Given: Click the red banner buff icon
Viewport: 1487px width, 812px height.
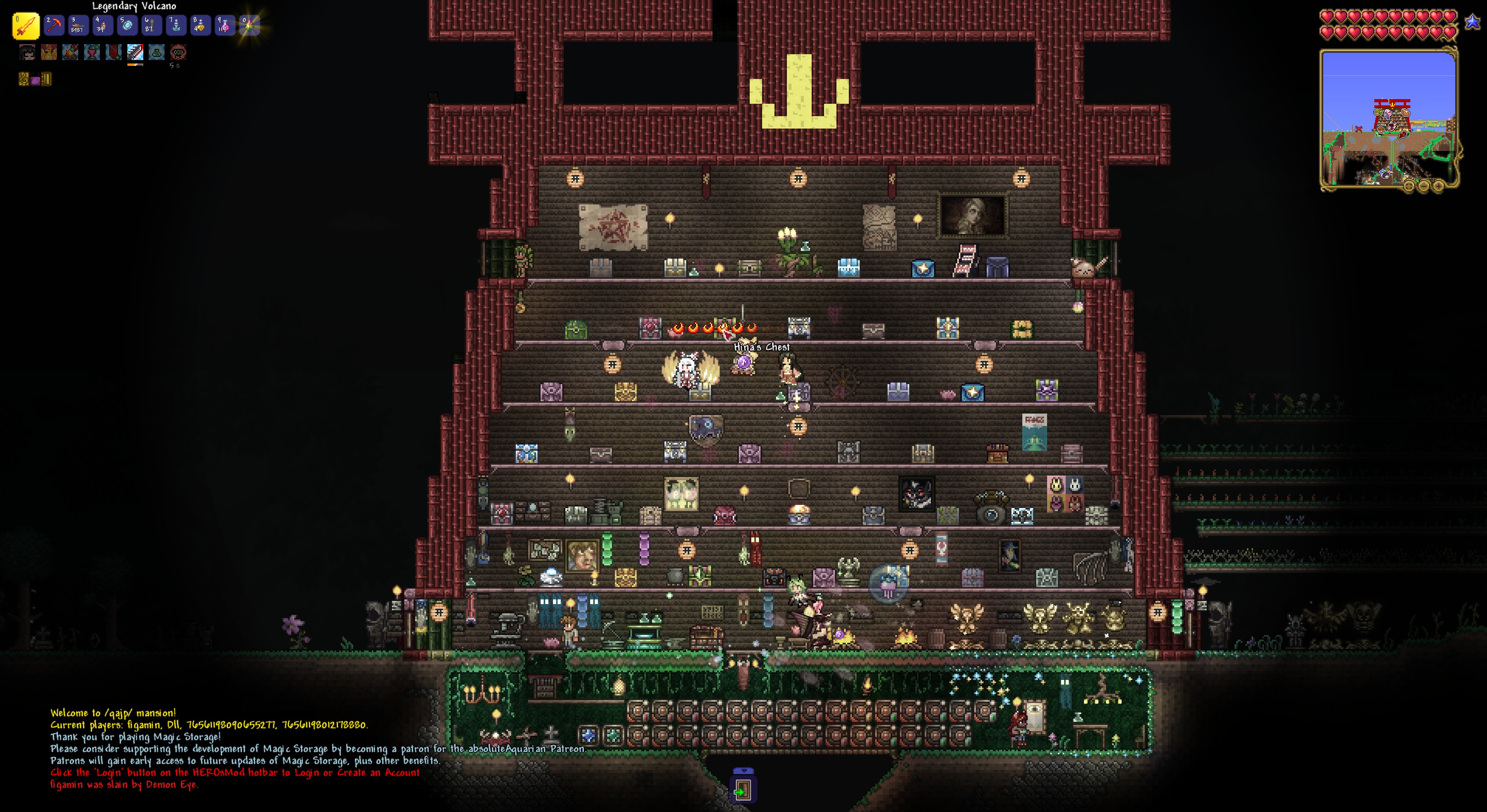Looking at the screenshot, I should point(114,53).
